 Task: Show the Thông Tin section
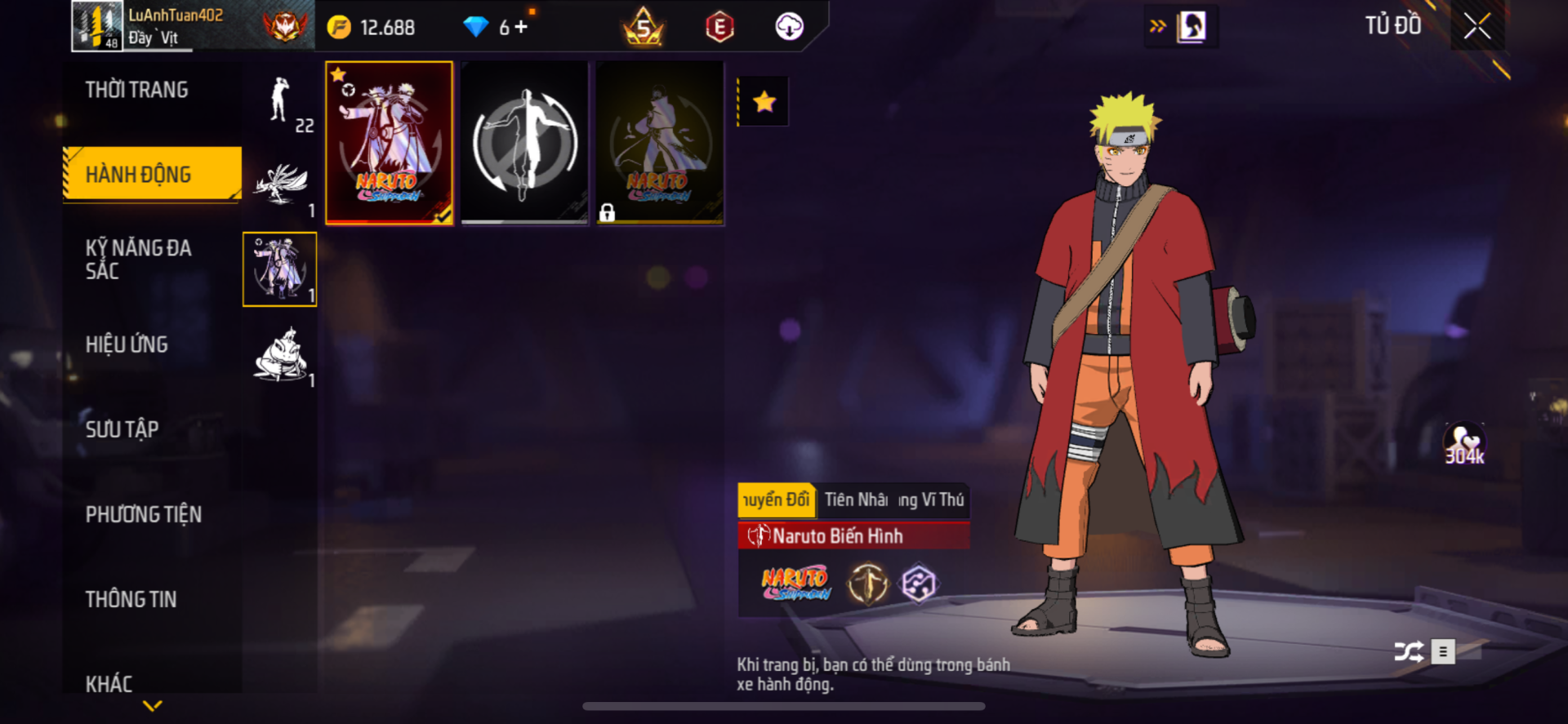pyautogui.click(x=131, y=599)
